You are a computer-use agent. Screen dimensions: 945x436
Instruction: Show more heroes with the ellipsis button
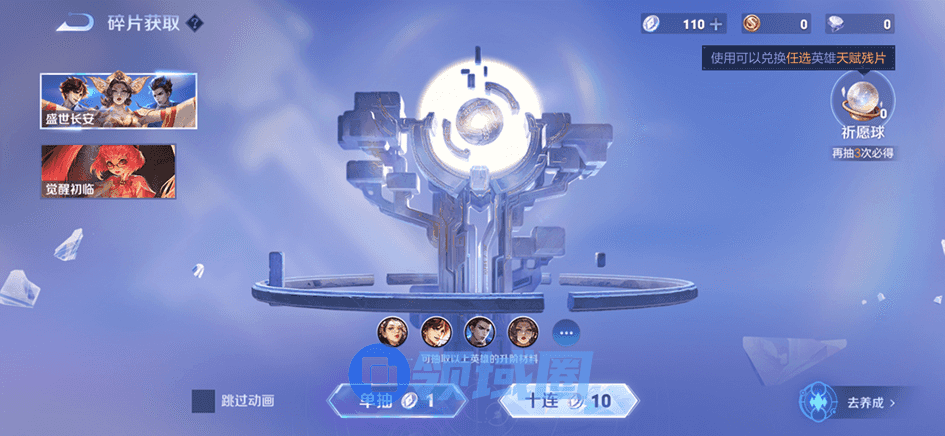(565, 331)
